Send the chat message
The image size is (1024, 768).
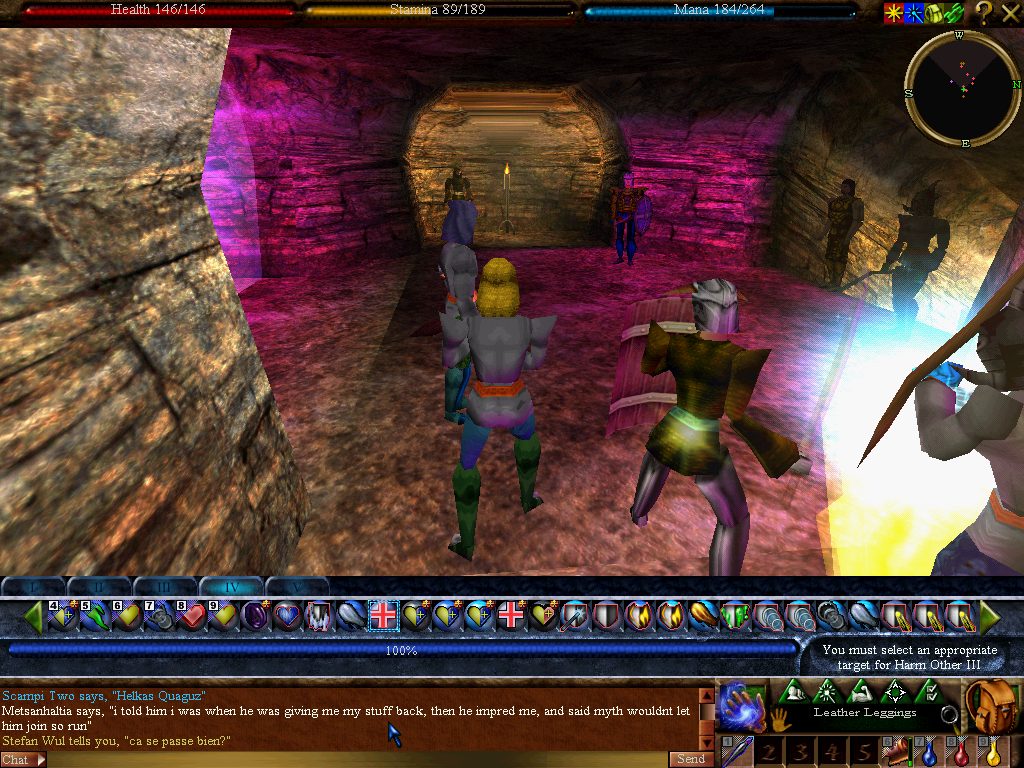(x=691, y=759)
